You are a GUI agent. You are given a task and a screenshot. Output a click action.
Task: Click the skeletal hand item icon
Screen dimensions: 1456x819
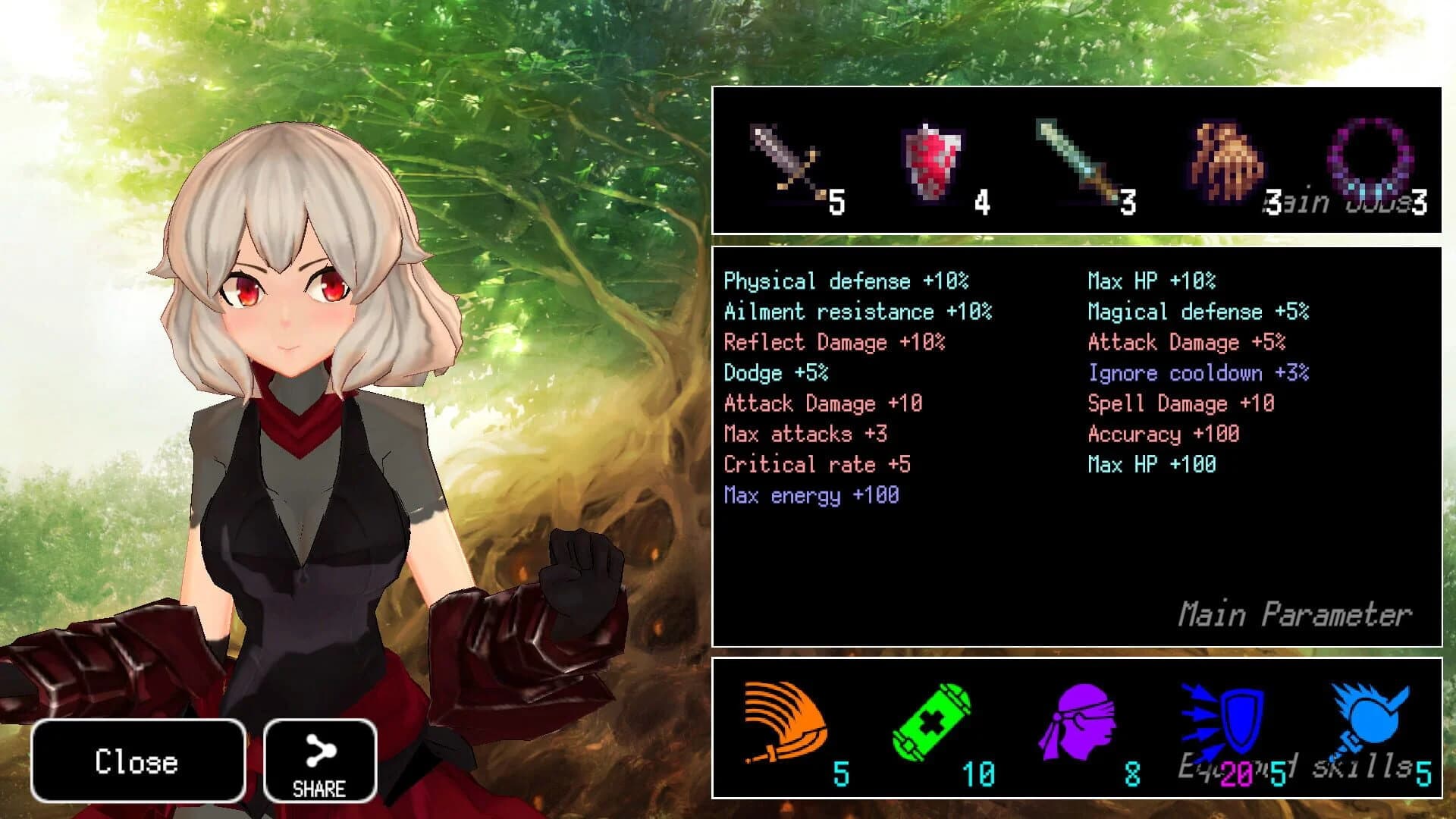[1217, 159]
